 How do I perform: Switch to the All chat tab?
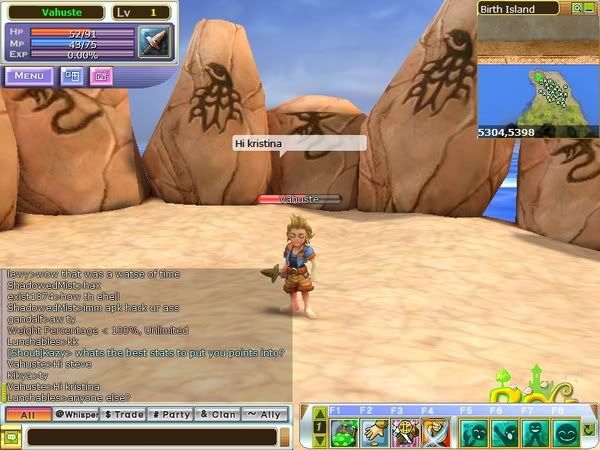coord(28,413)
